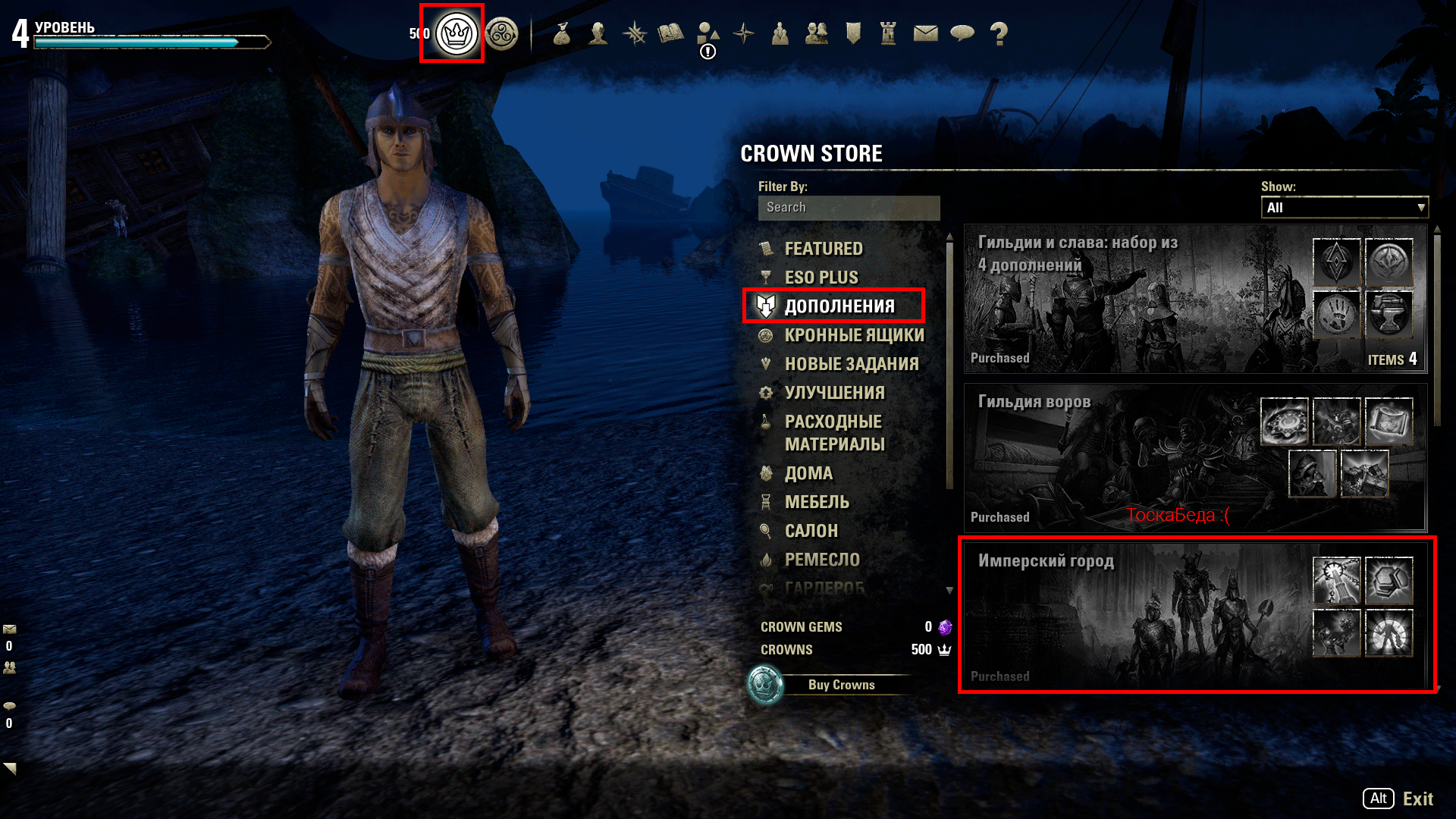
Task: Open the КРОННЫЕ ЯЩИКИ category
Action: [854, 335]
